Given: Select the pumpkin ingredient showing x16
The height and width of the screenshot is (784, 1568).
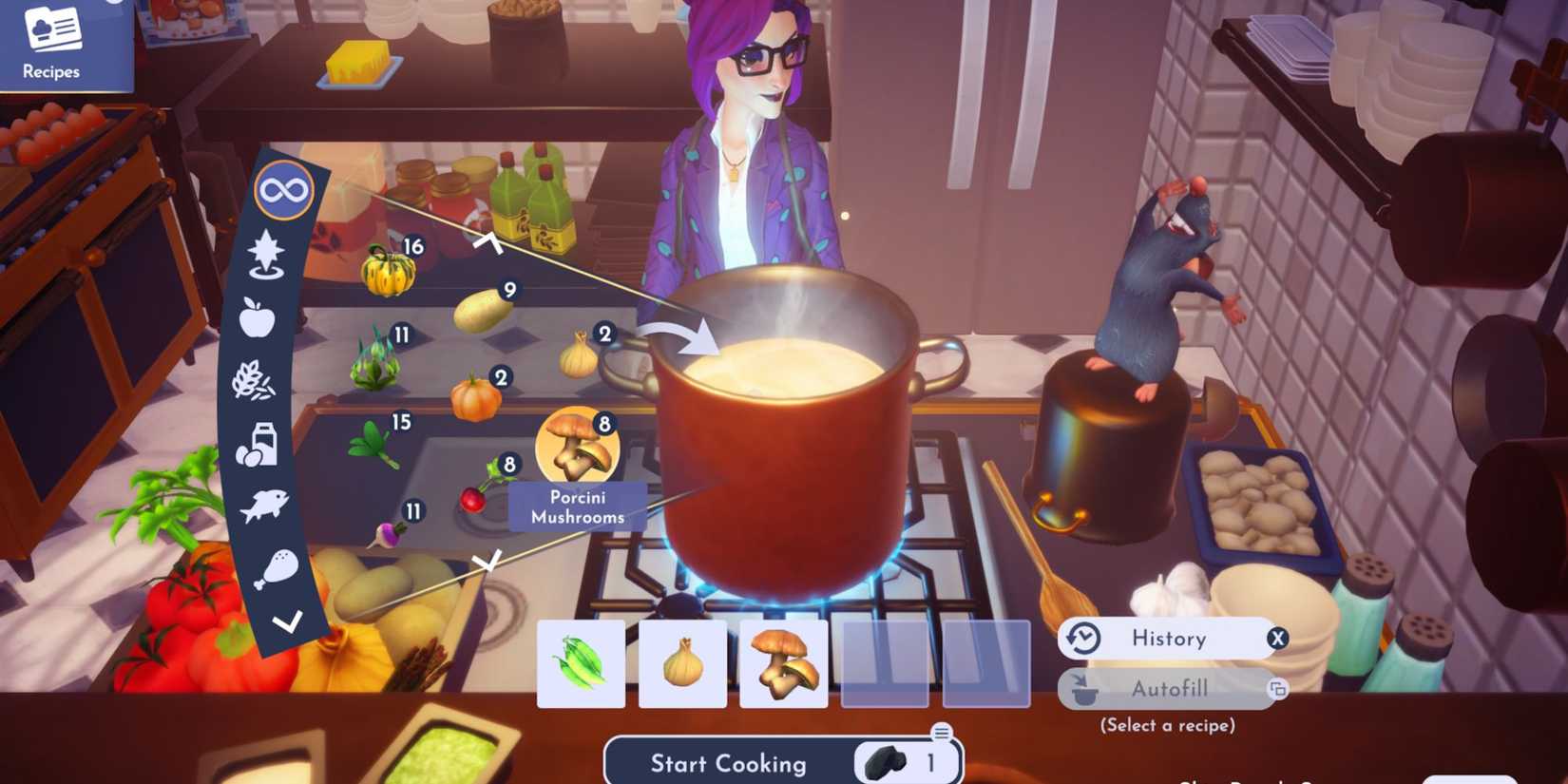Looking at the screenshot, I should pyautogui.click(x=388, y=271).
